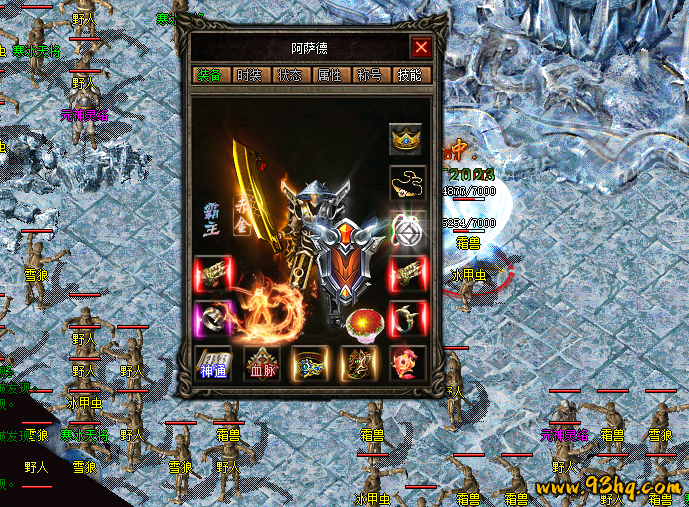Switch to the 装备 equipment tab
Image resolution: width=689 pixels, height=507 pixels.
[x=210, y=75]
